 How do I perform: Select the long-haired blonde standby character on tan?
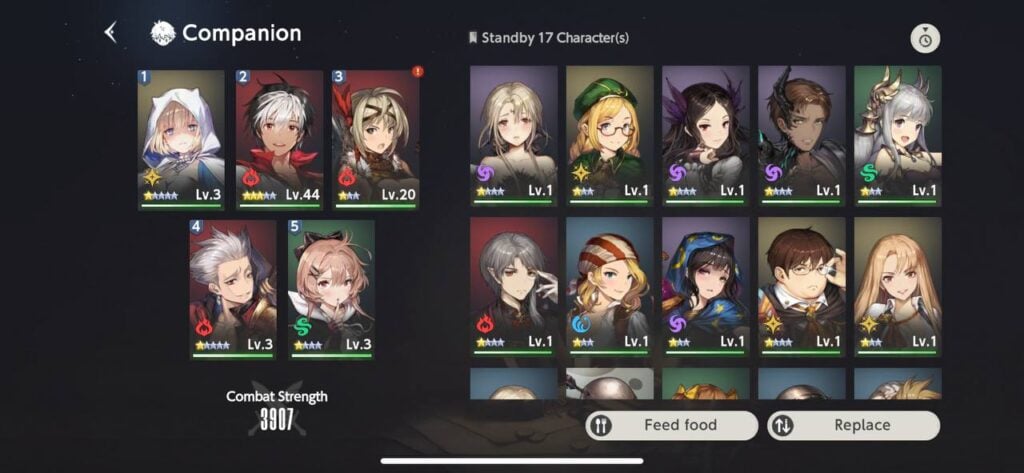(x=897, y=285)
